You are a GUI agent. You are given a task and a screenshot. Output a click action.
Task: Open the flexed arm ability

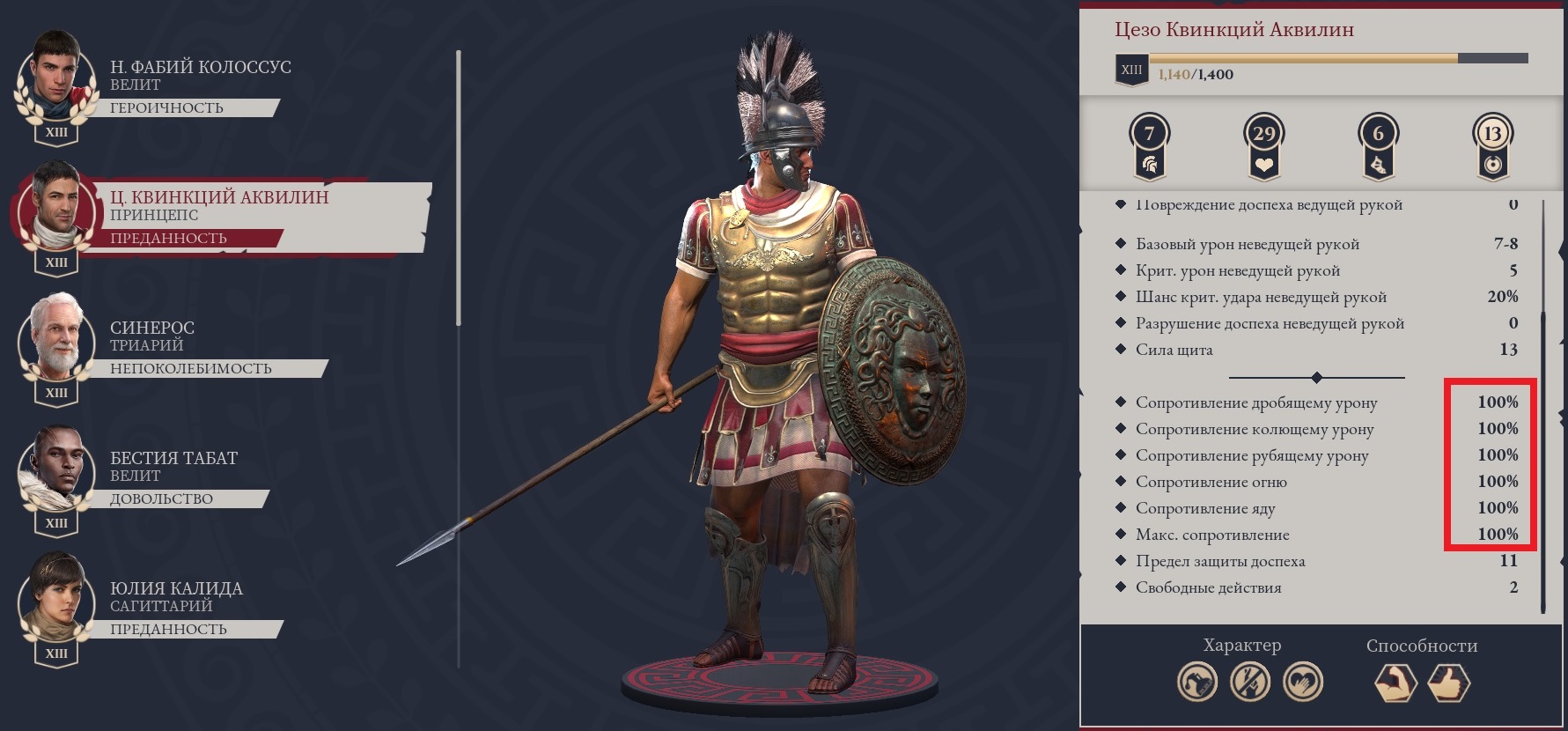click(1396, 683)
